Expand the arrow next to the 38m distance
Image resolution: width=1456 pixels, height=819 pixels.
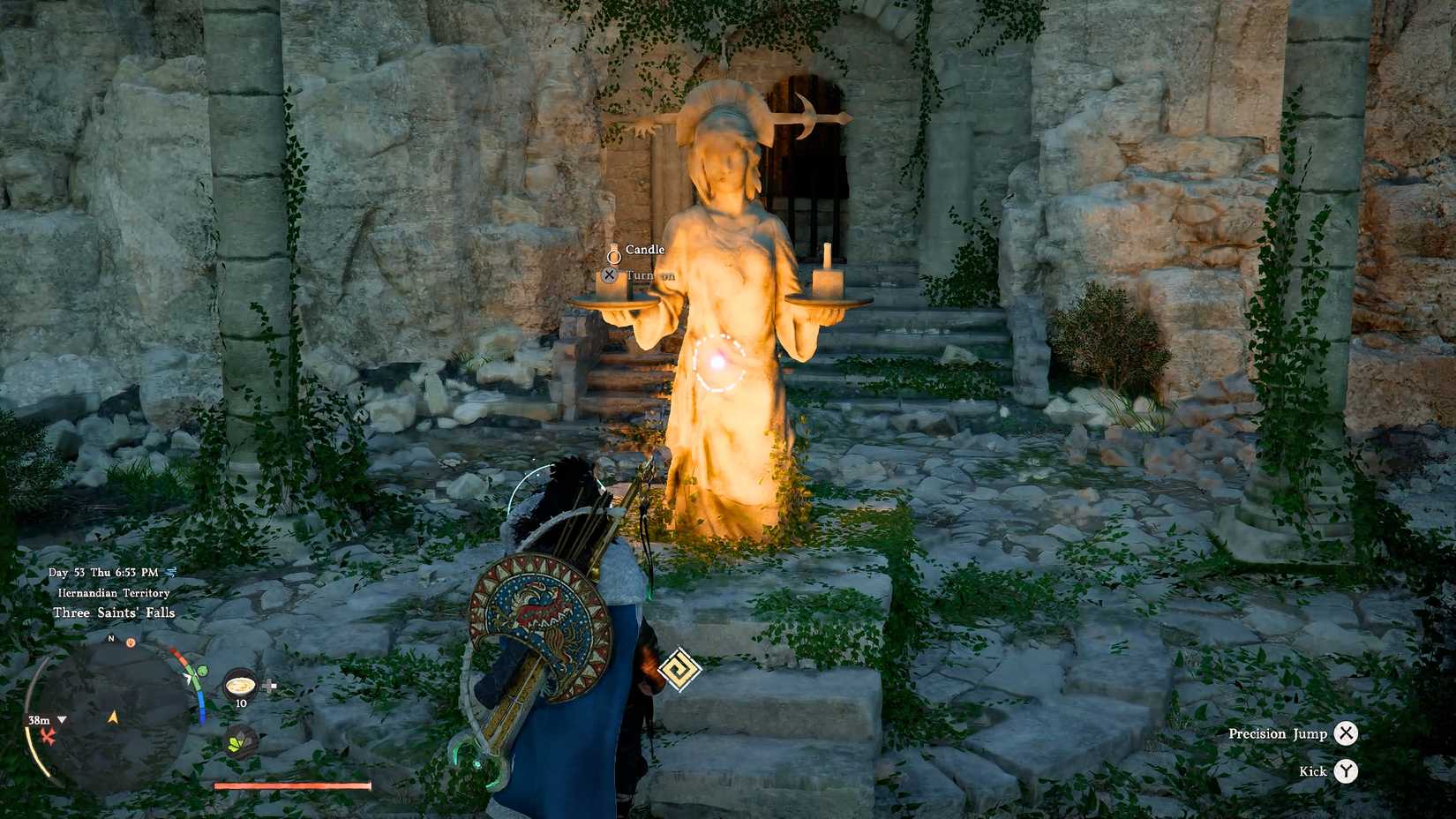tap(62, 721)
